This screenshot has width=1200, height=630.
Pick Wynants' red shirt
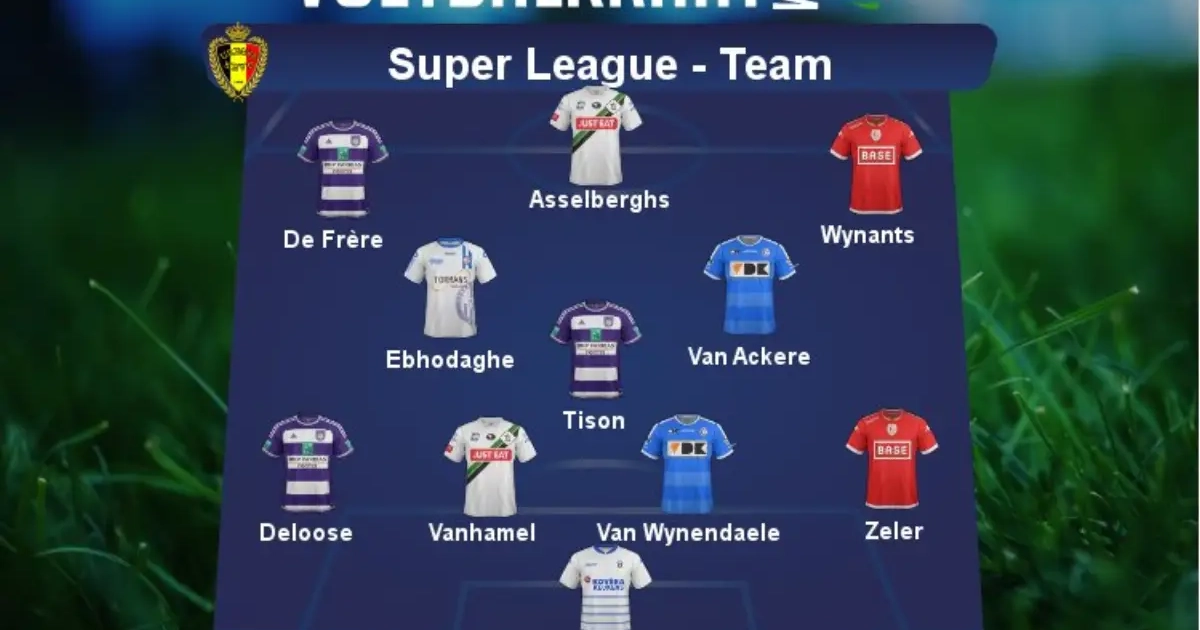(875, 164)
